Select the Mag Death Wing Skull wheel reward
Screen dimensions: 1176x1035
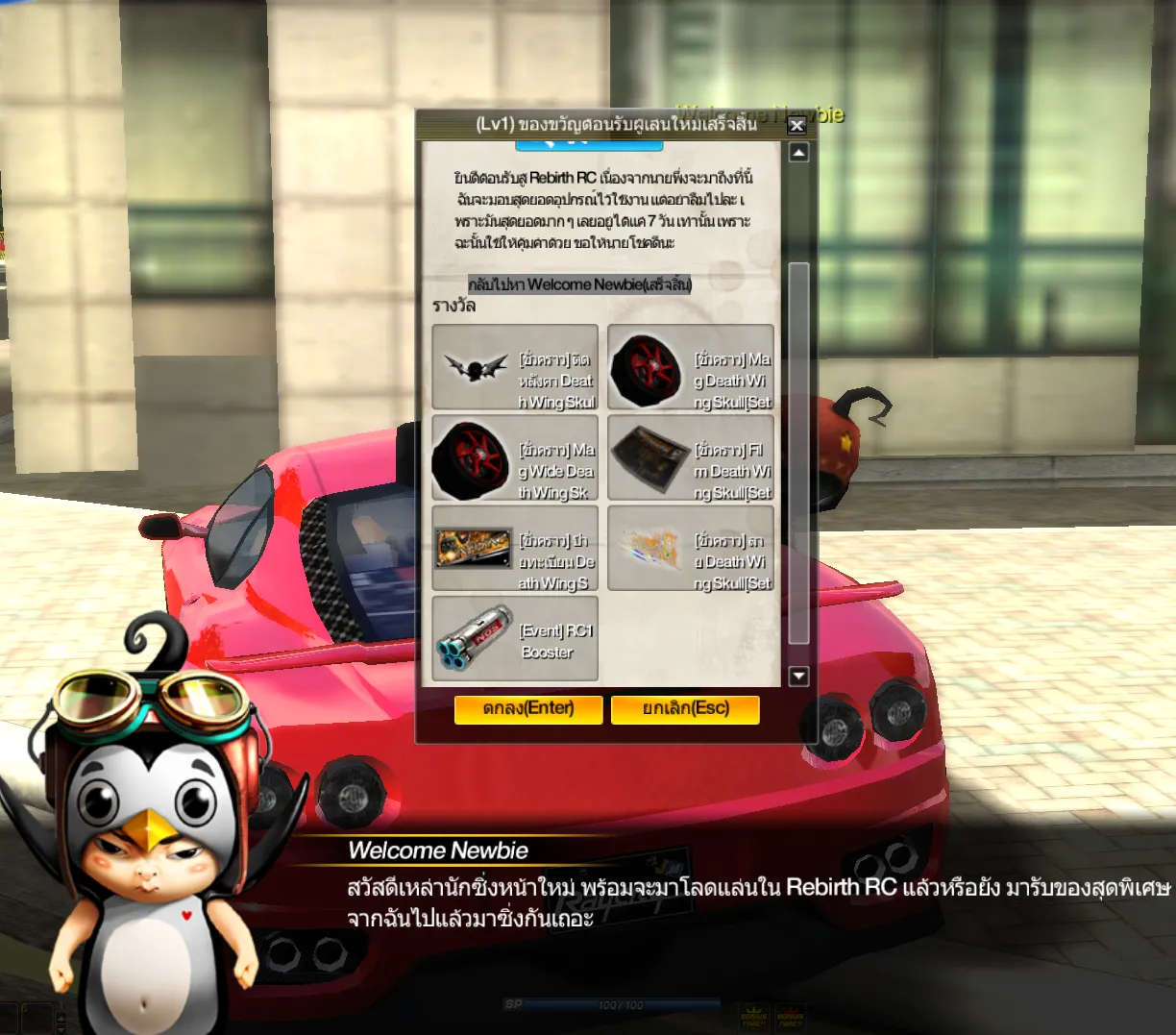coord(691,367)
